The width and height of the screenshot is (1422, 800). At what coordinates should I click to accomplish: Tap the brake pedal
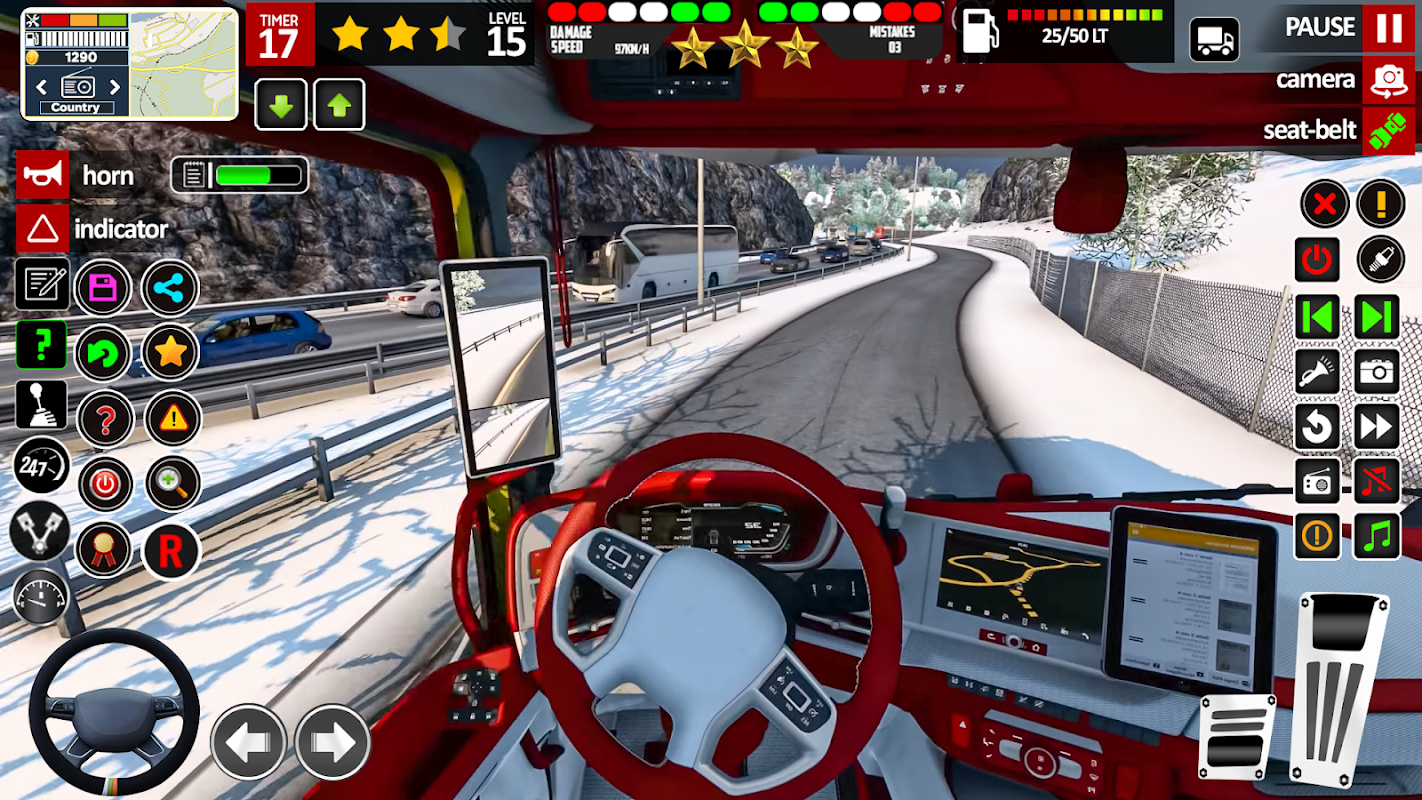point(1237,737)
